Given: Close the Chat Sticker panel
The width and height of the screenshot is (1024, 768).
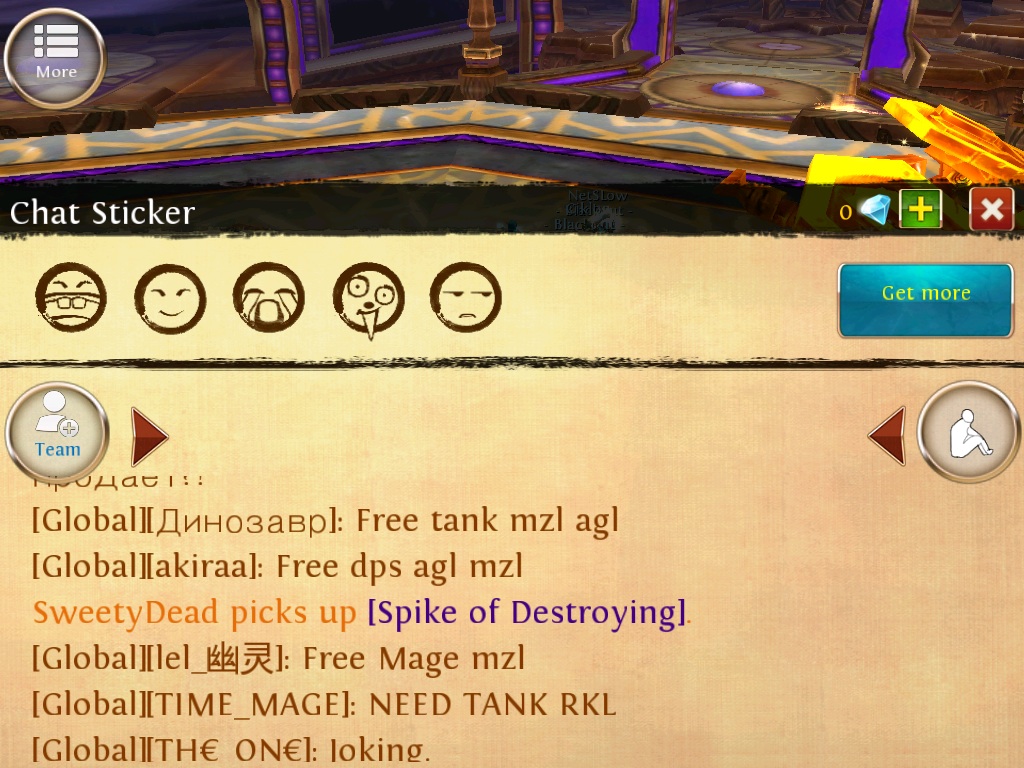Looking at the screenshot, I should (x=991, y=209).
